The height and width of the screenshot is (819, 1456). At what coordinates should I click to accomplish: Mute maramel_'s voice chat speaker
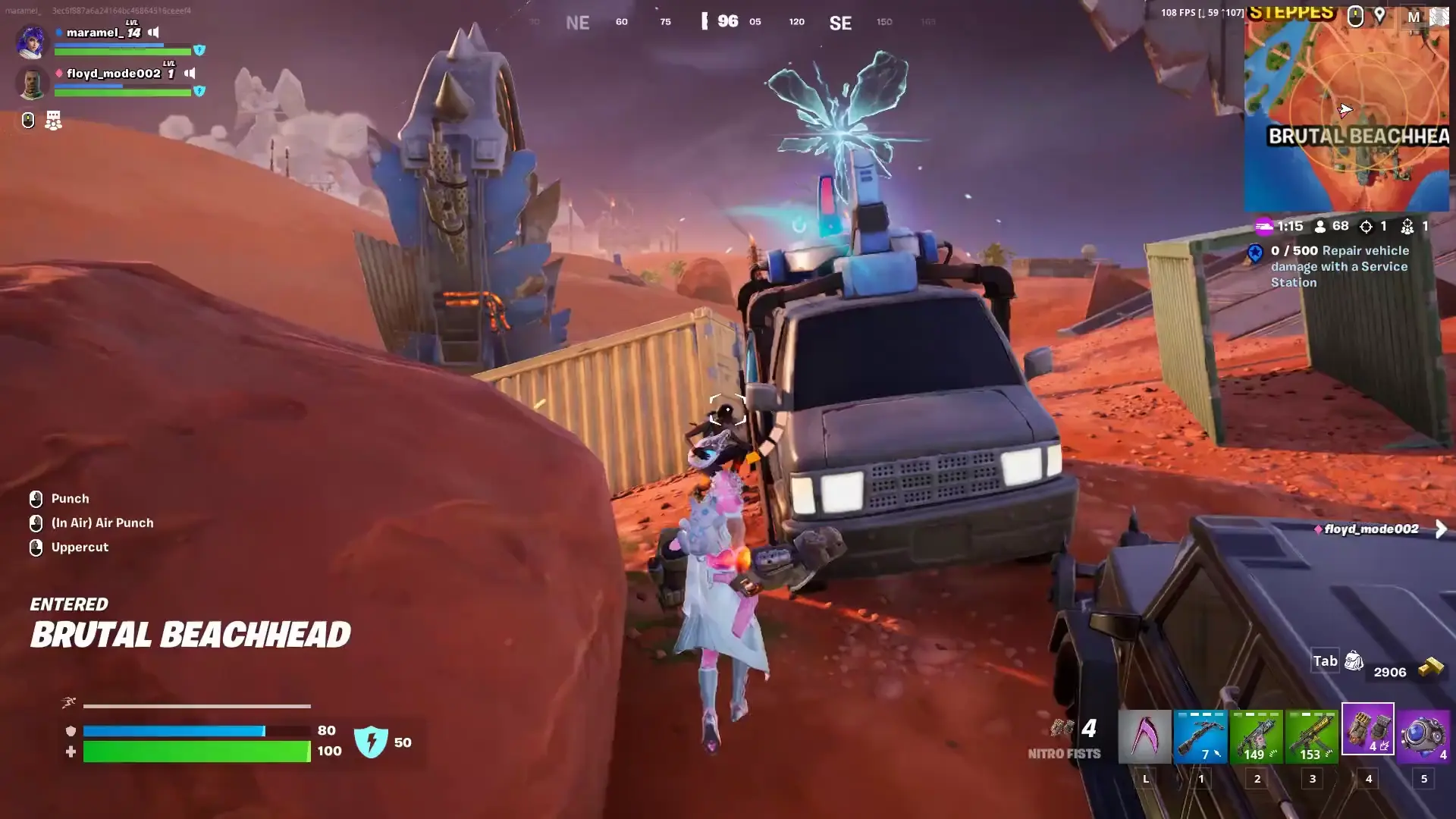point(154,33)
